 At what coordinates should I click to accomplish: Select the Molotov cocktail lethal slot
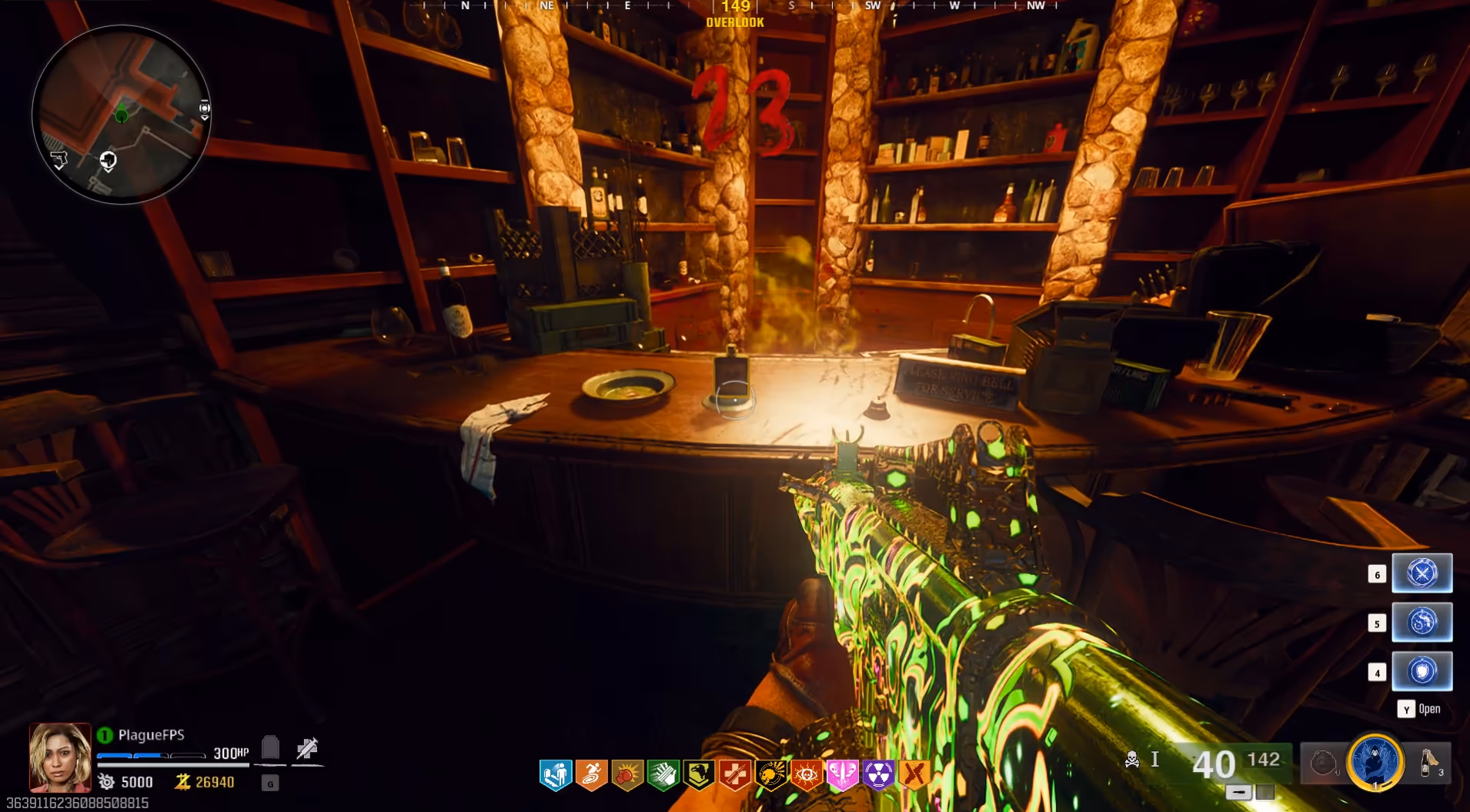click(1429, 763)
